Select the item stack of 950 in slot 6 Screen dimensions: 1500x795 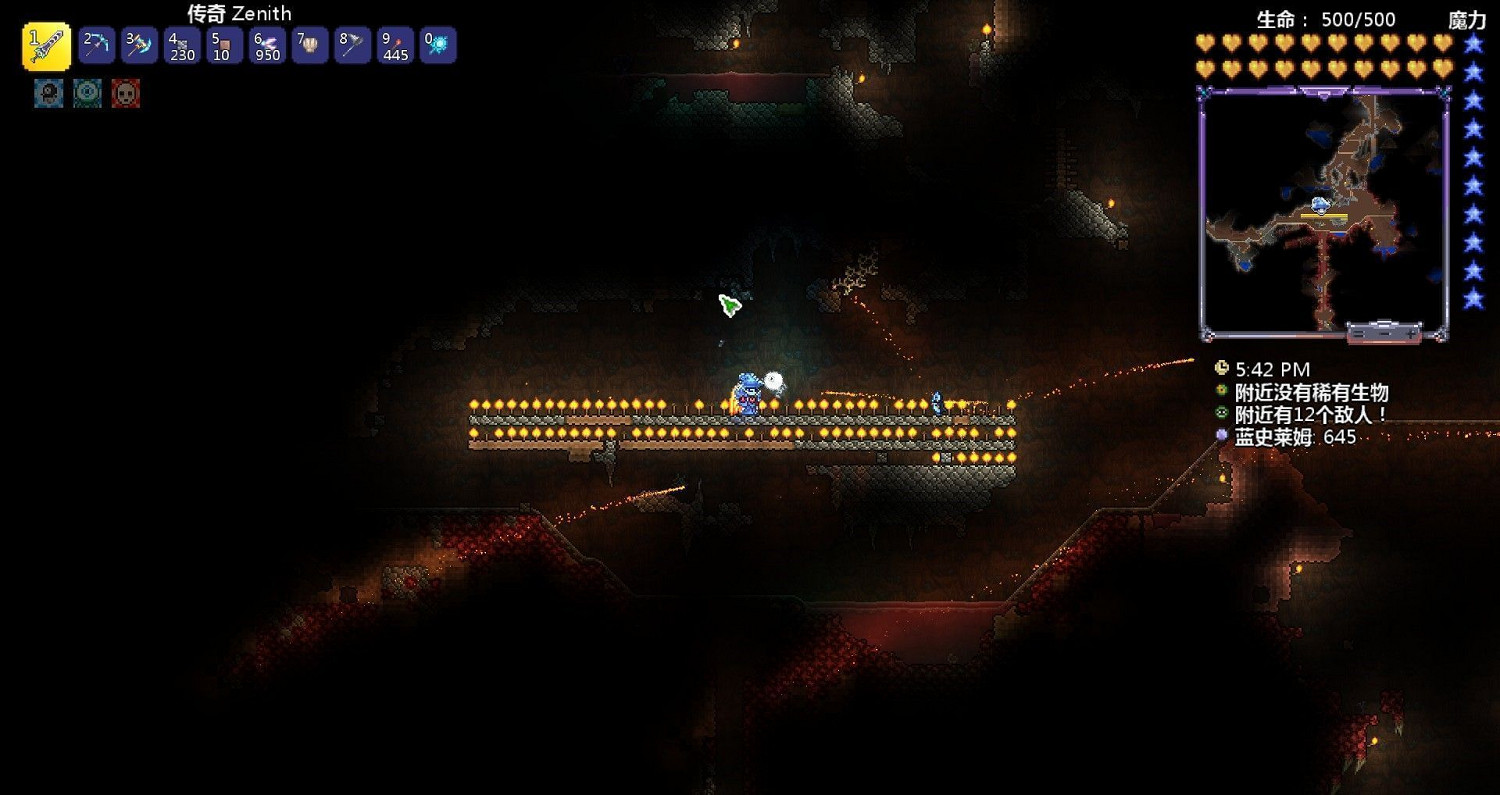(267, 44)
